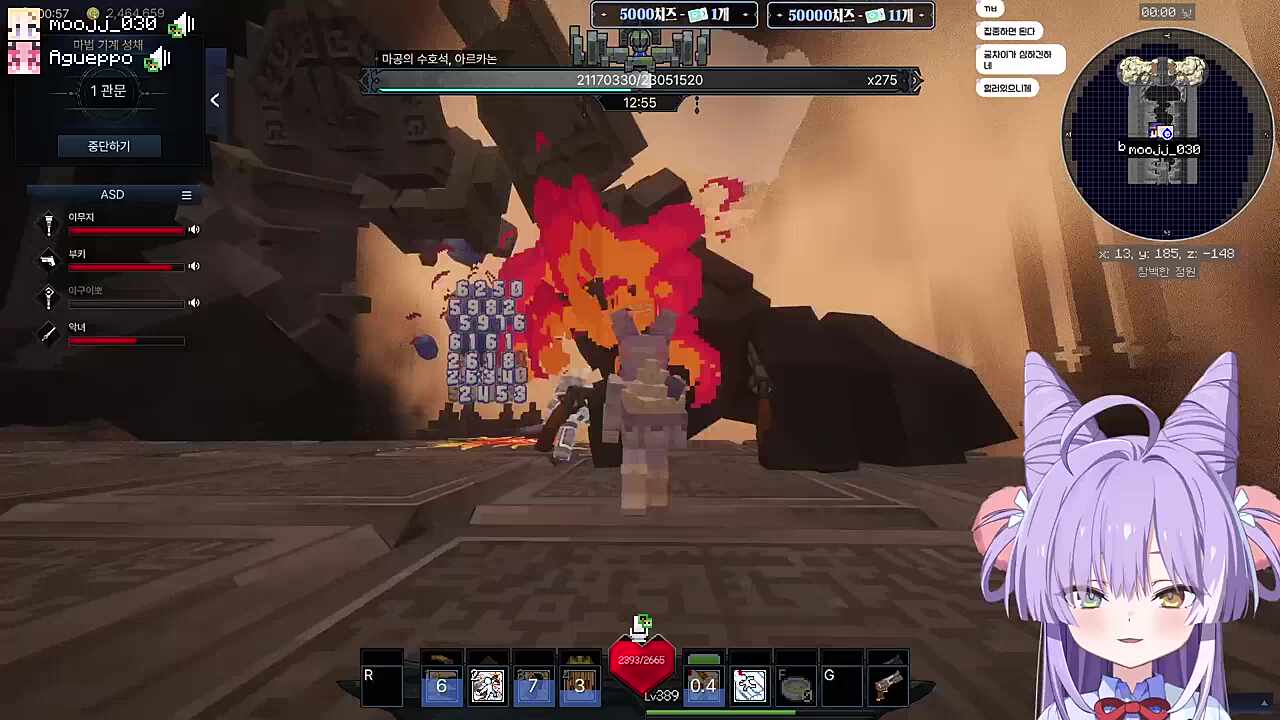Toggle speaker icon for party member 아구이뽀
Screen dimensions: 1280x720
pyautogui.click(x=194, y=303)
